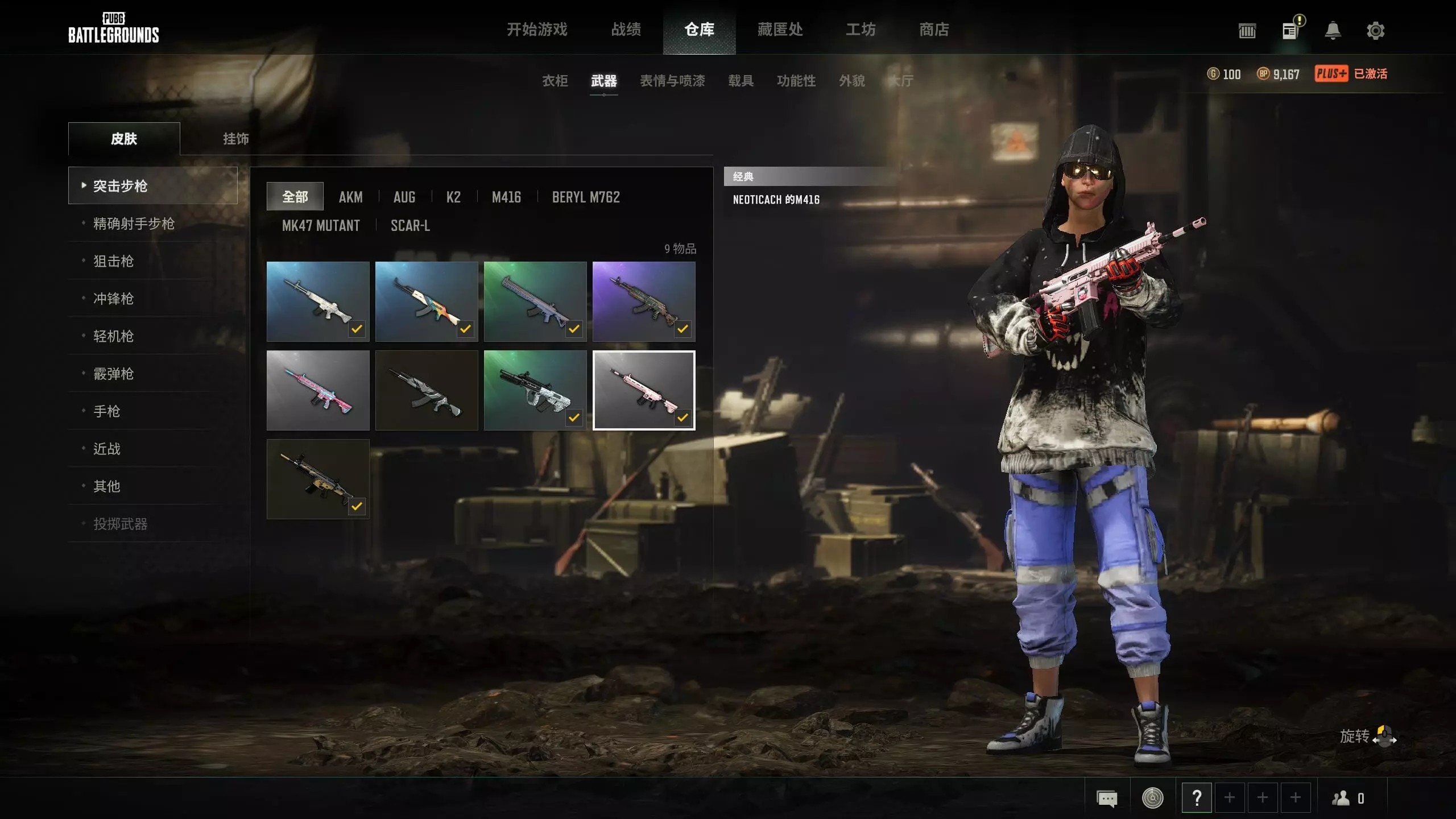Select the 衣柜 wardrobe sub-tab
This screenshot has width=1456, height=819.
click(555, 81)
